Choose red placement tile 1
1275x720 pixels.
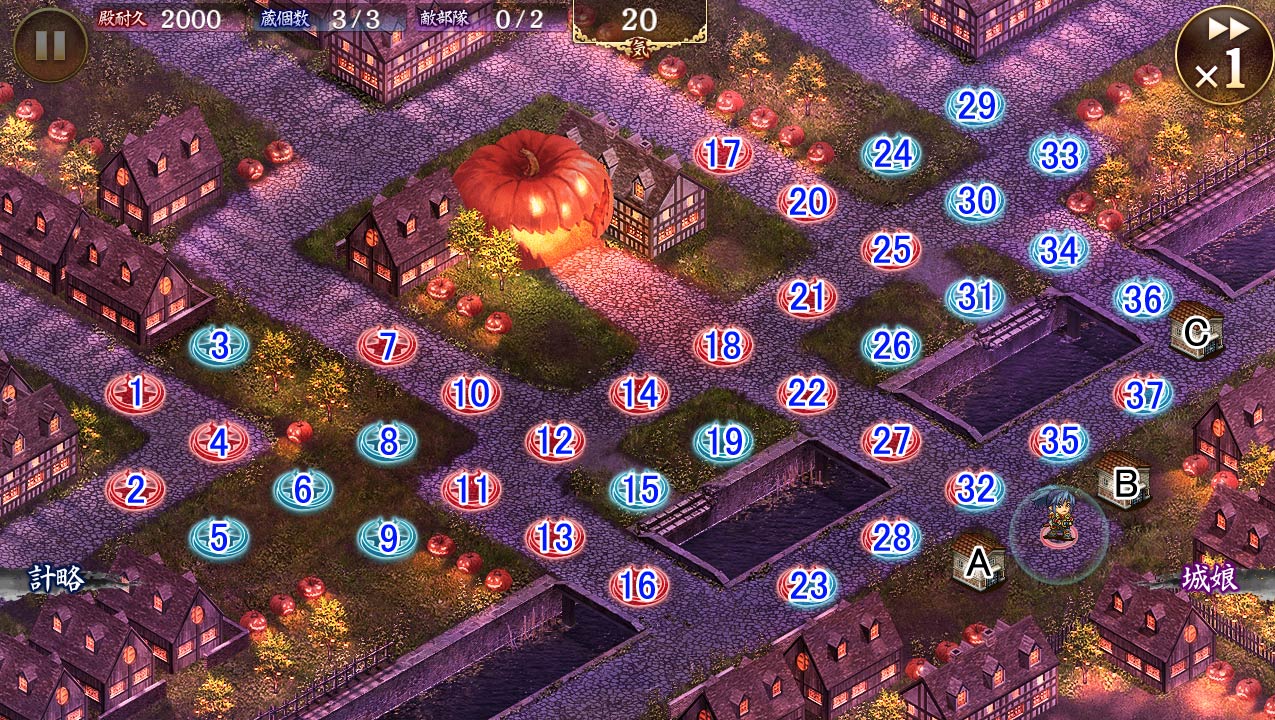[135, 393]
